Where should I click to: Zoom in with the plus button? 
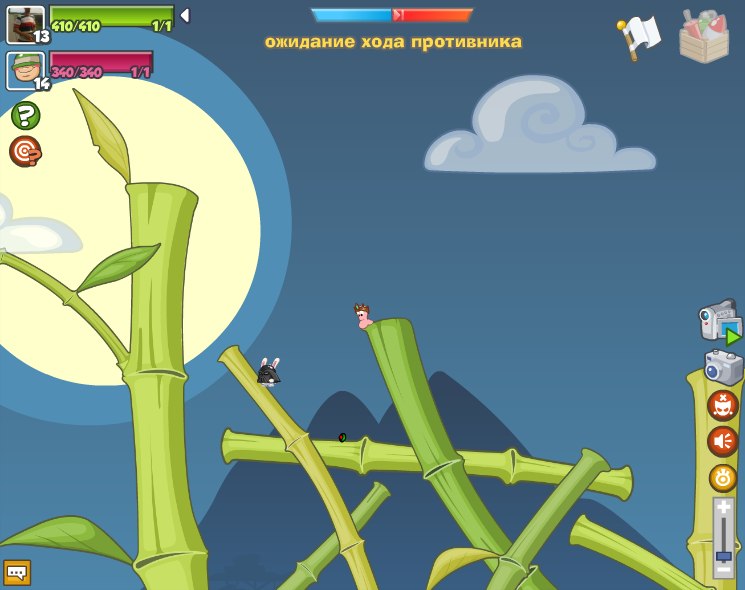723,508
